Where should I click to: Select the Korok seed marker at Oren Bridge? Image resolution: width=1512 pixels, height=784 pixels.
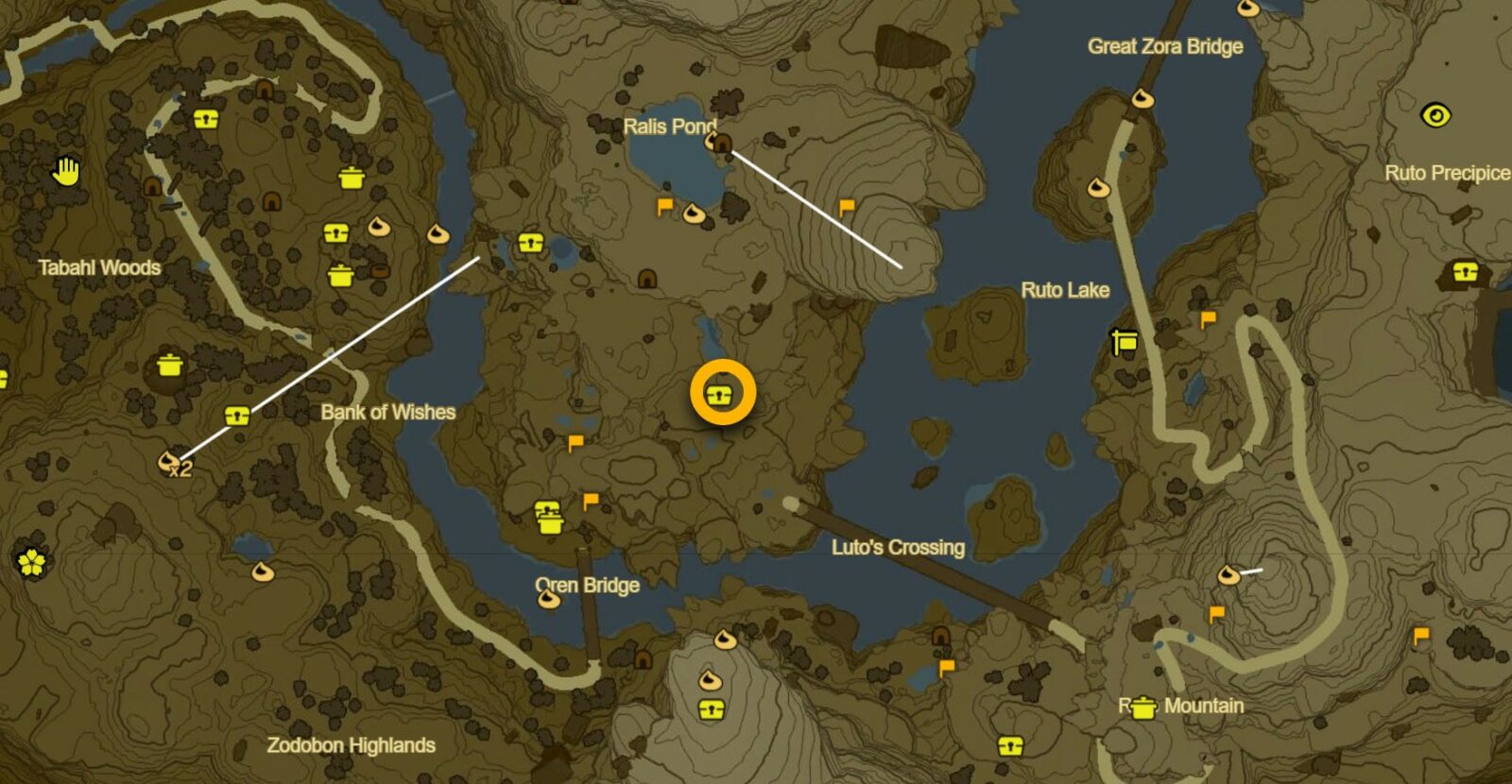(x=548, y=597)
